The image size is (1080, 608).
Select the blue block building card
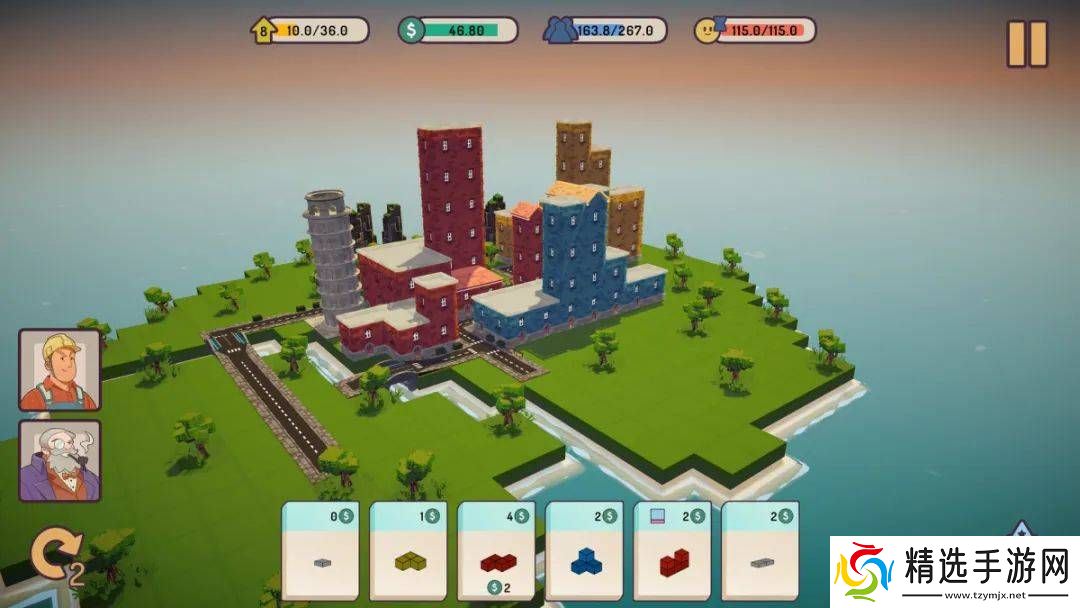[584, 550]
